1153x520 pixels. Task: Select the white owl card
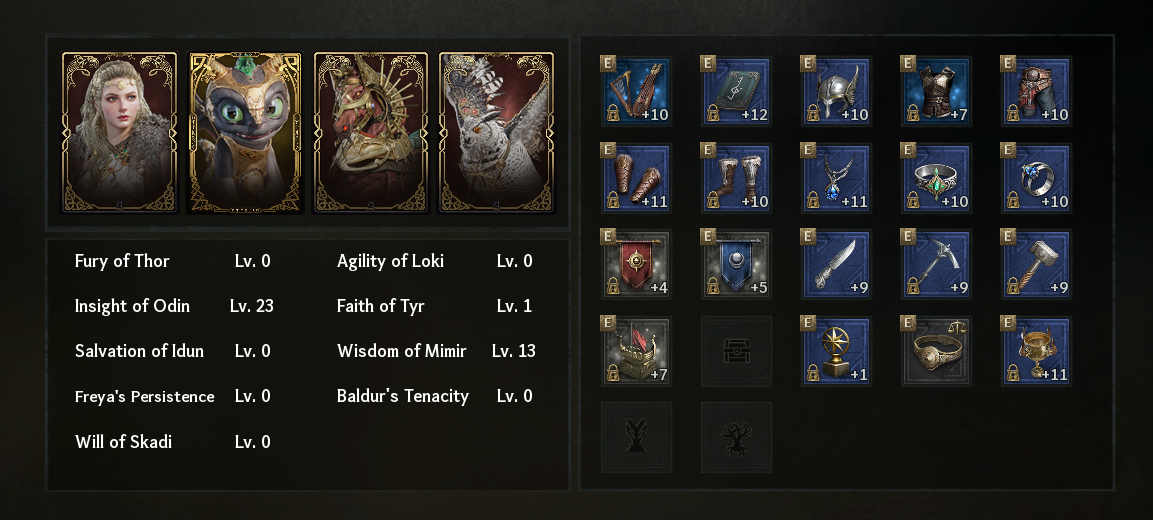[497, 132]
